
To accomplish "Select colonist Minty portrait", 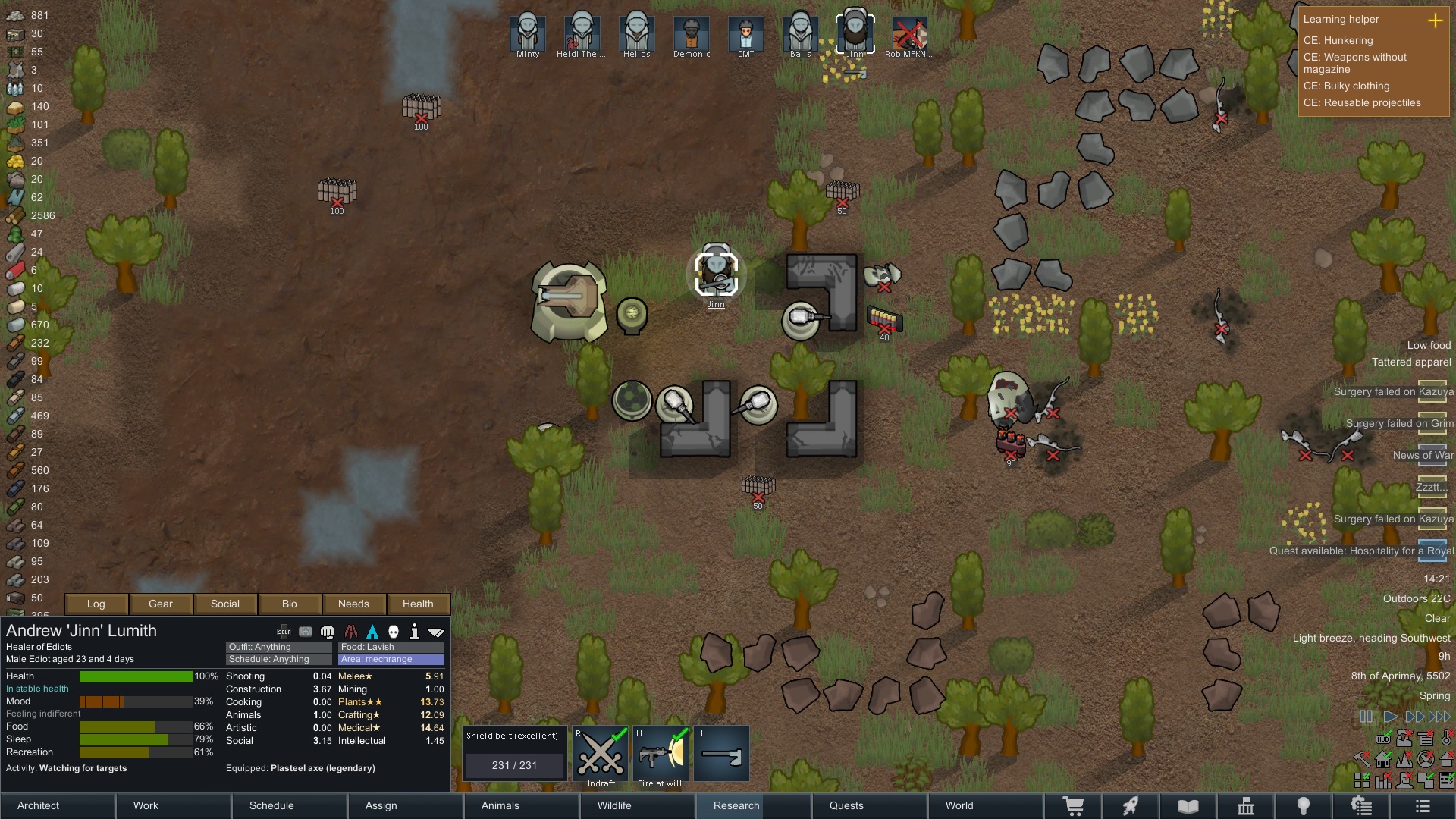I will coord(528,34).
